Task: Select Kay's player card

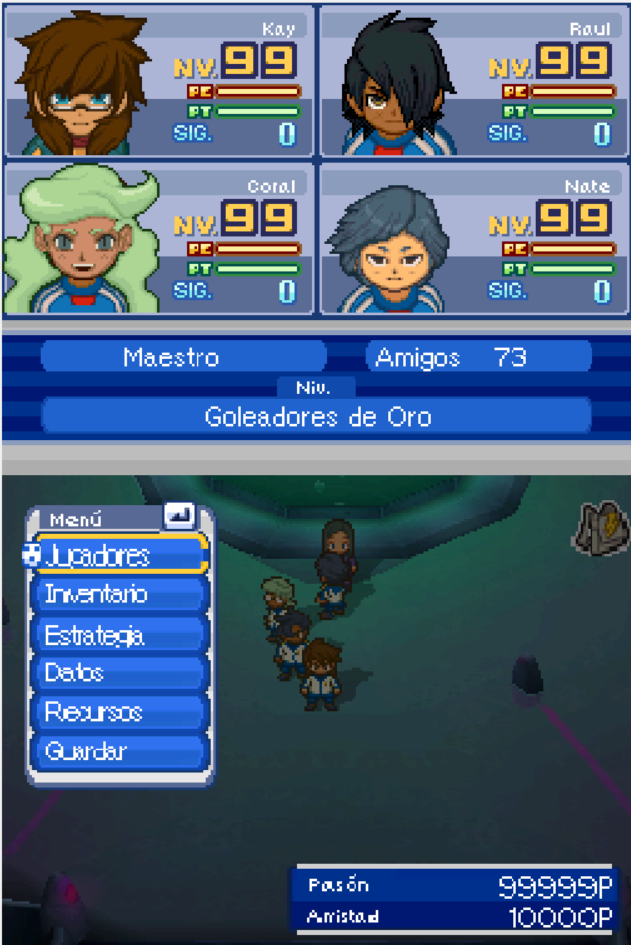Action: tap(159, 82)
